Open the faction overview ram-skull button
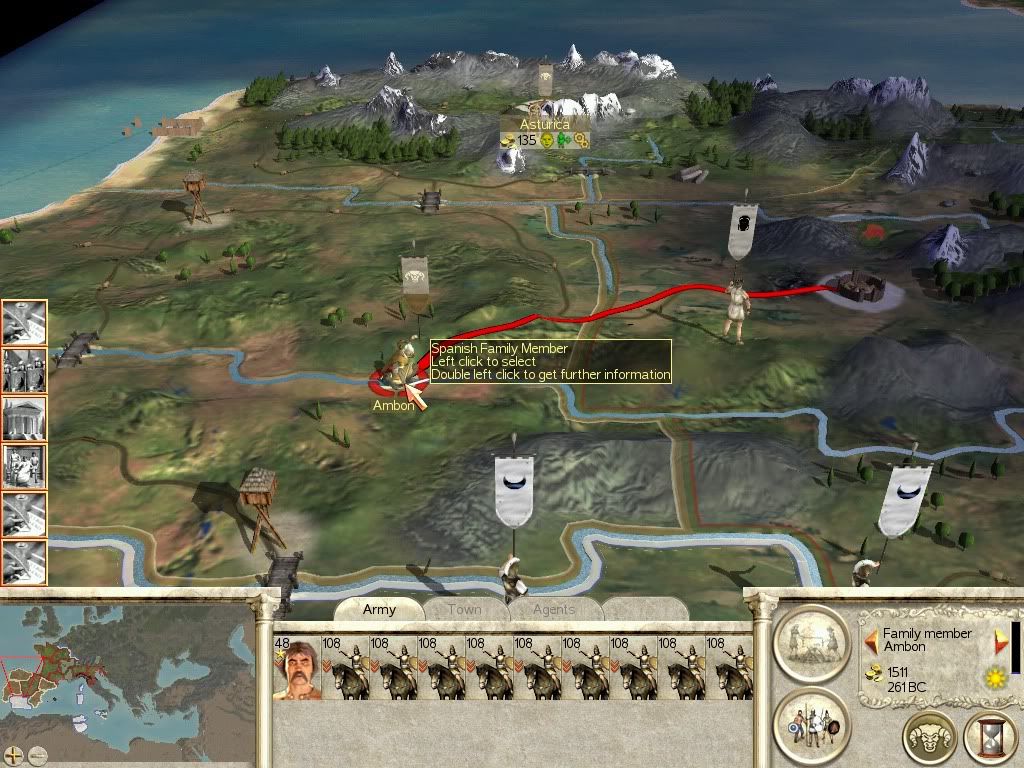 pos(929,738)
